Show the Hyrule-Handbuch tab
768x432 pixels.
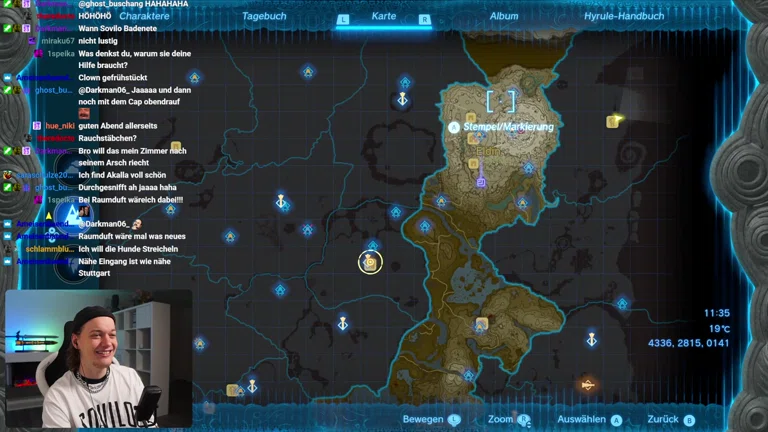tap(623, 16)
